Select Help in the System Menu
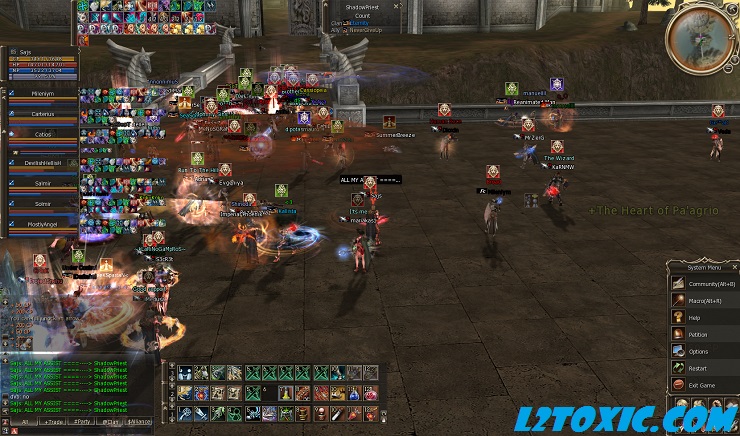 695,317
